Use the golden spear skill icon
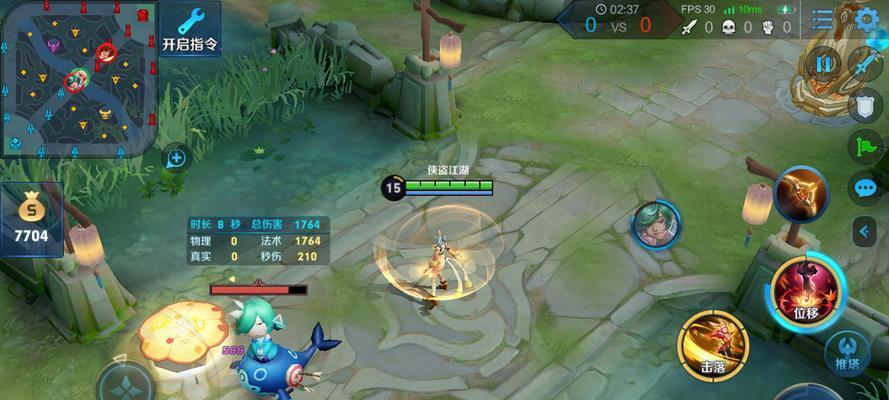 pyautogui.click(x=801, y=194)
